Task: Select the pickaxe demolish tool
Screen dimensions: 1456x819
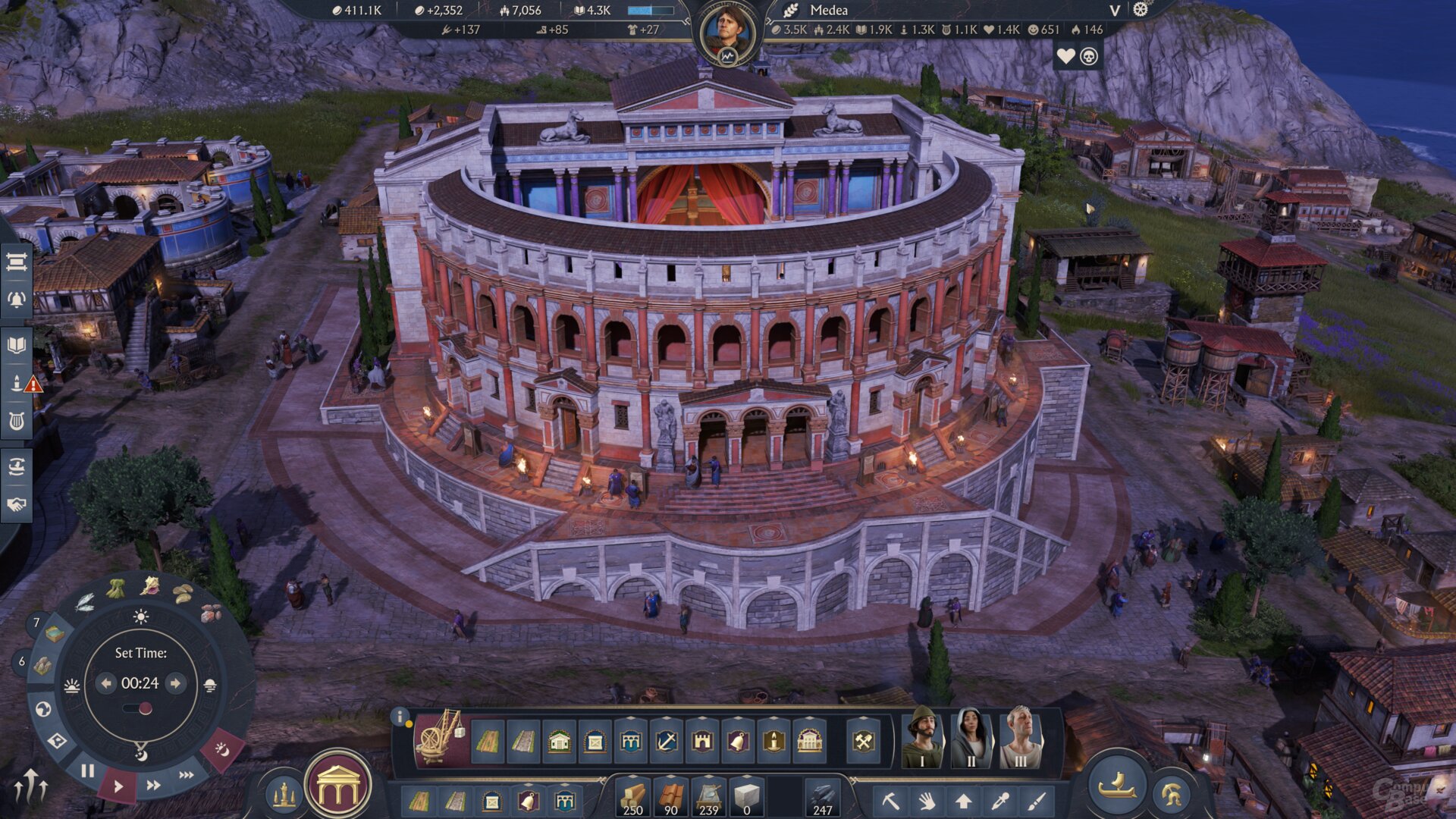Action: click(x=890, y=801)
